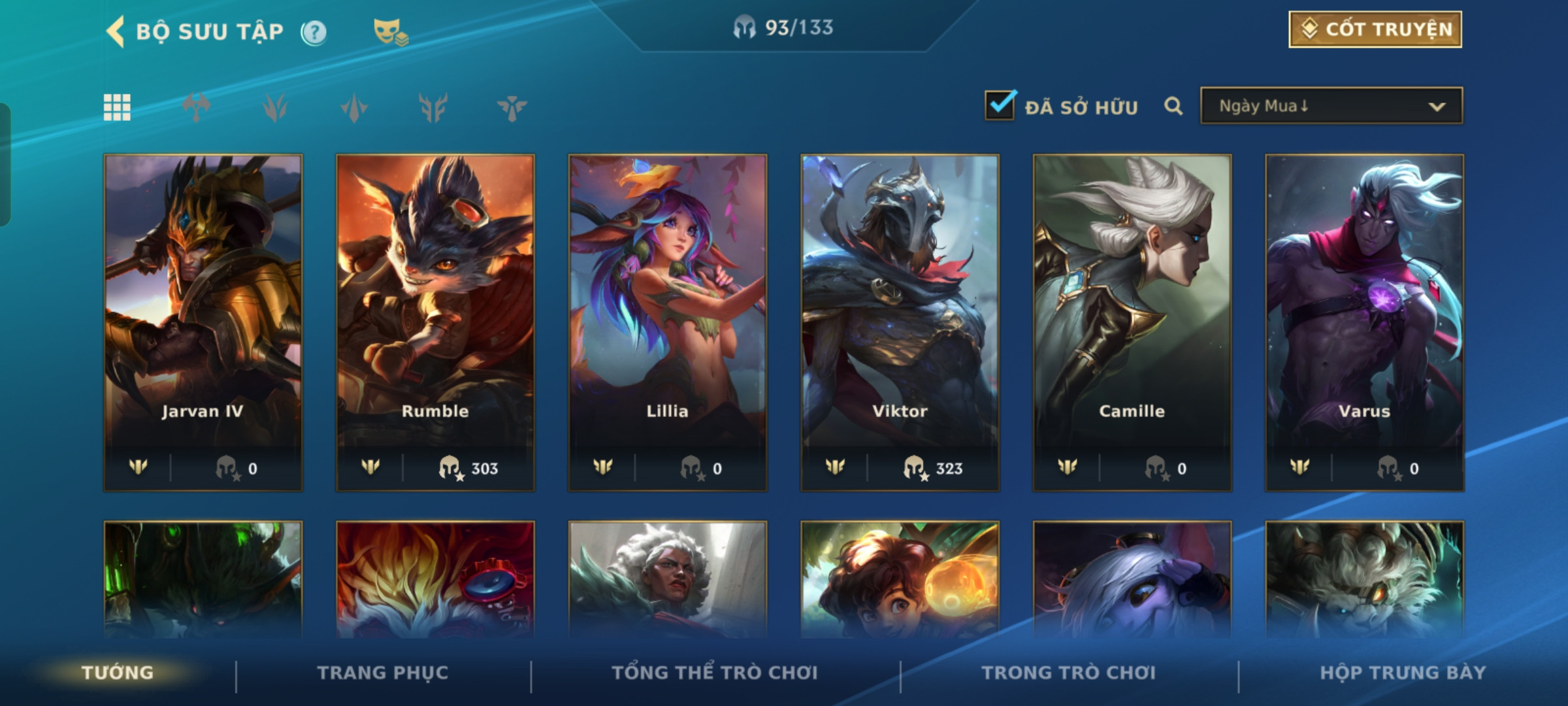
Task: Open the question mark help icon
Action: [x=314, y=32]
